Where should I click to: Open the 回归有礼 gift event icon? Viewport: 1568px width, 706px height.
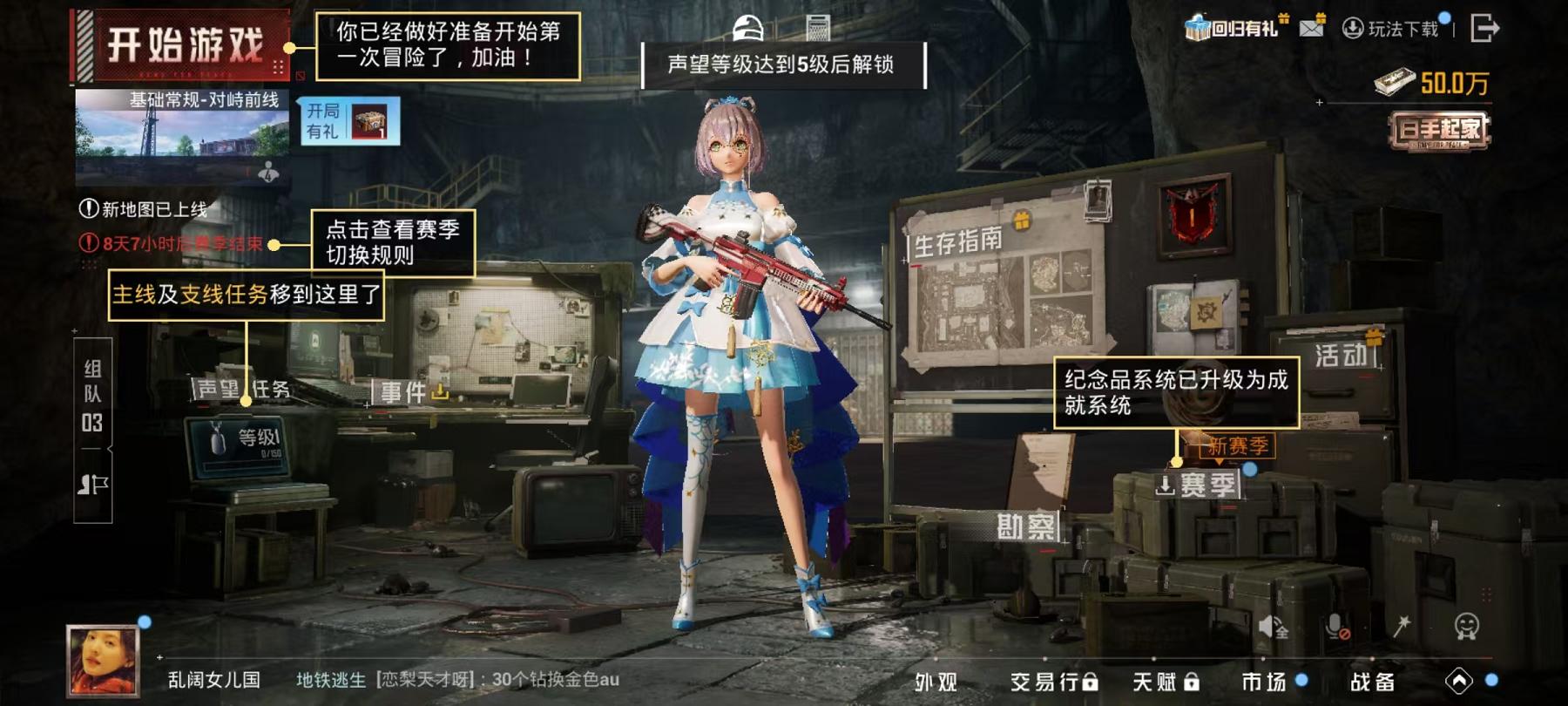pyautogui.click(x=1231, y=24)
